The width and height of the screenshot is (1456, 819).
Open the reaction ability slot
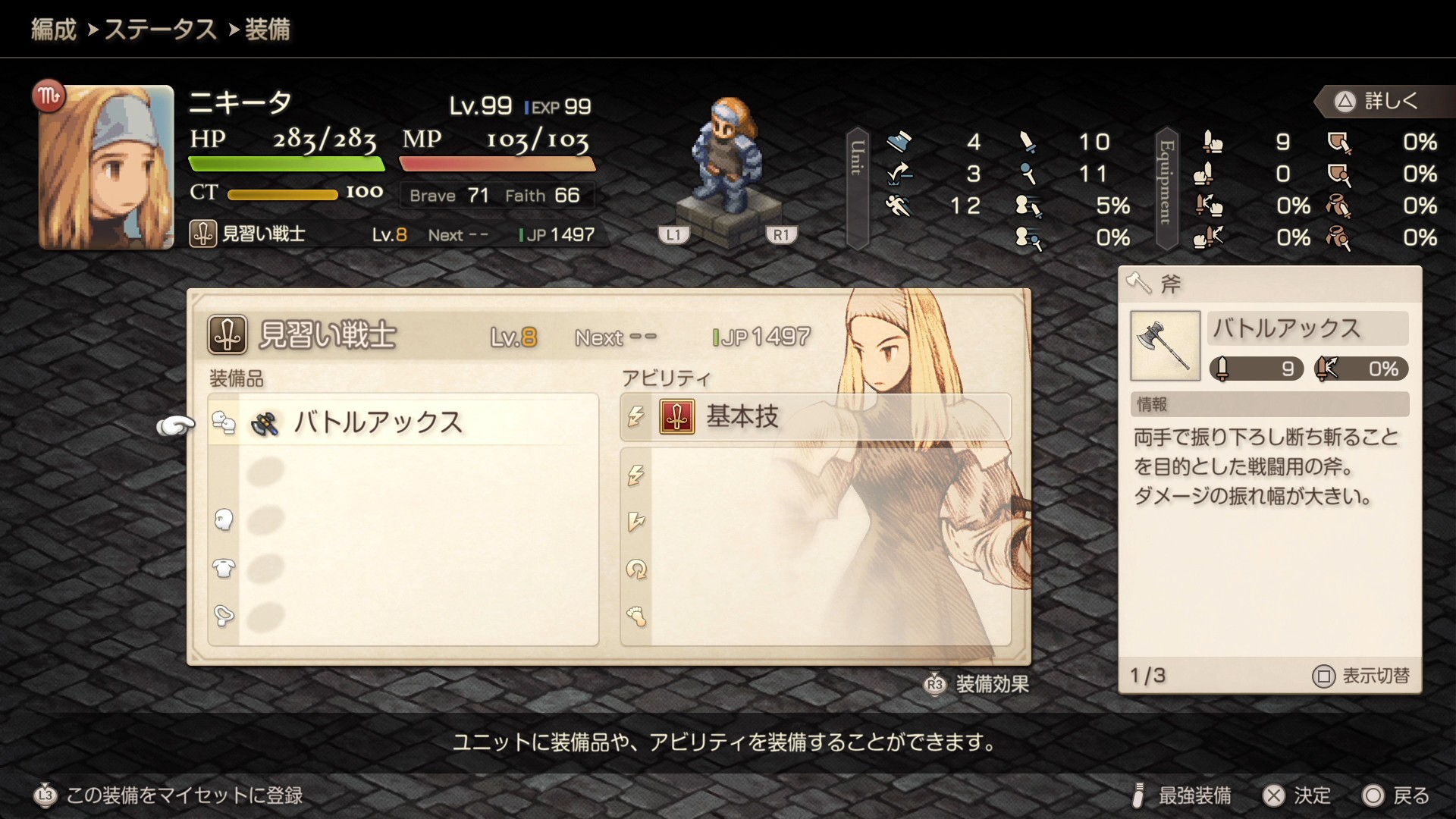click(x=815, y=522)
